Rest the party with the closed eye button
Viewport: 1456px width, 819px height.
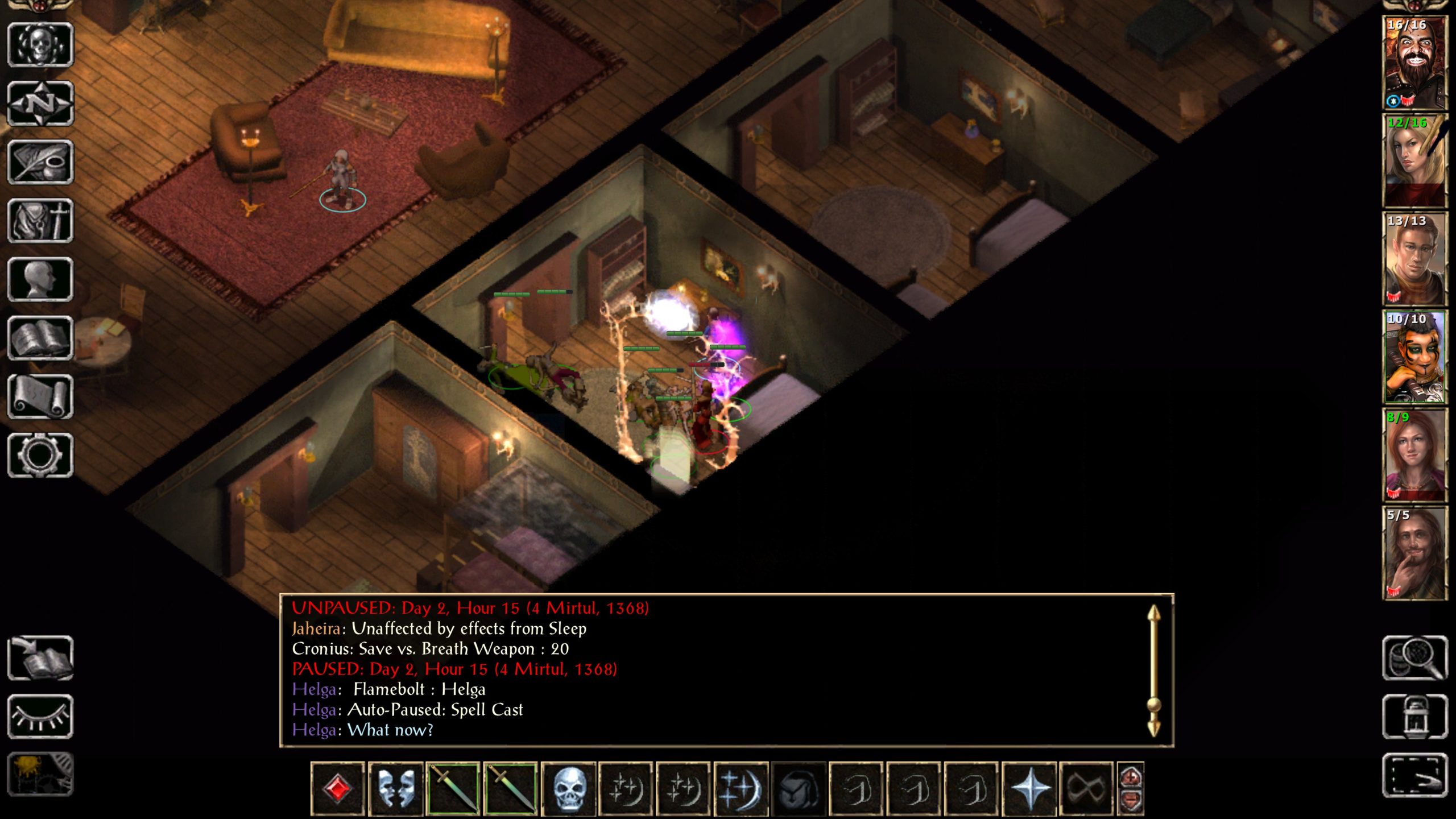[40, 717]
